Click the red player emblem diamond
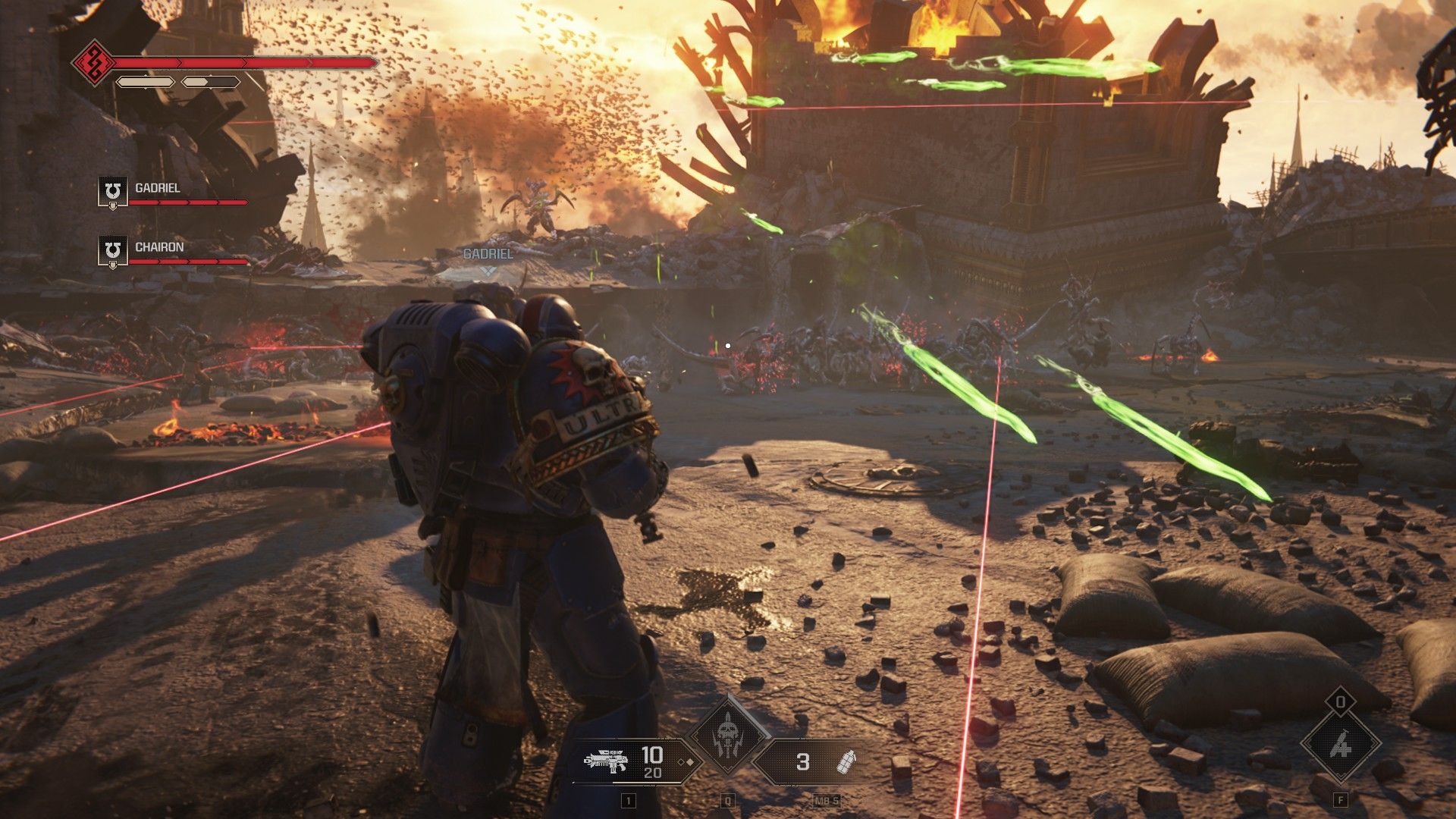Viewport: 1456px width, 819px height. click(x=93, y=62)
